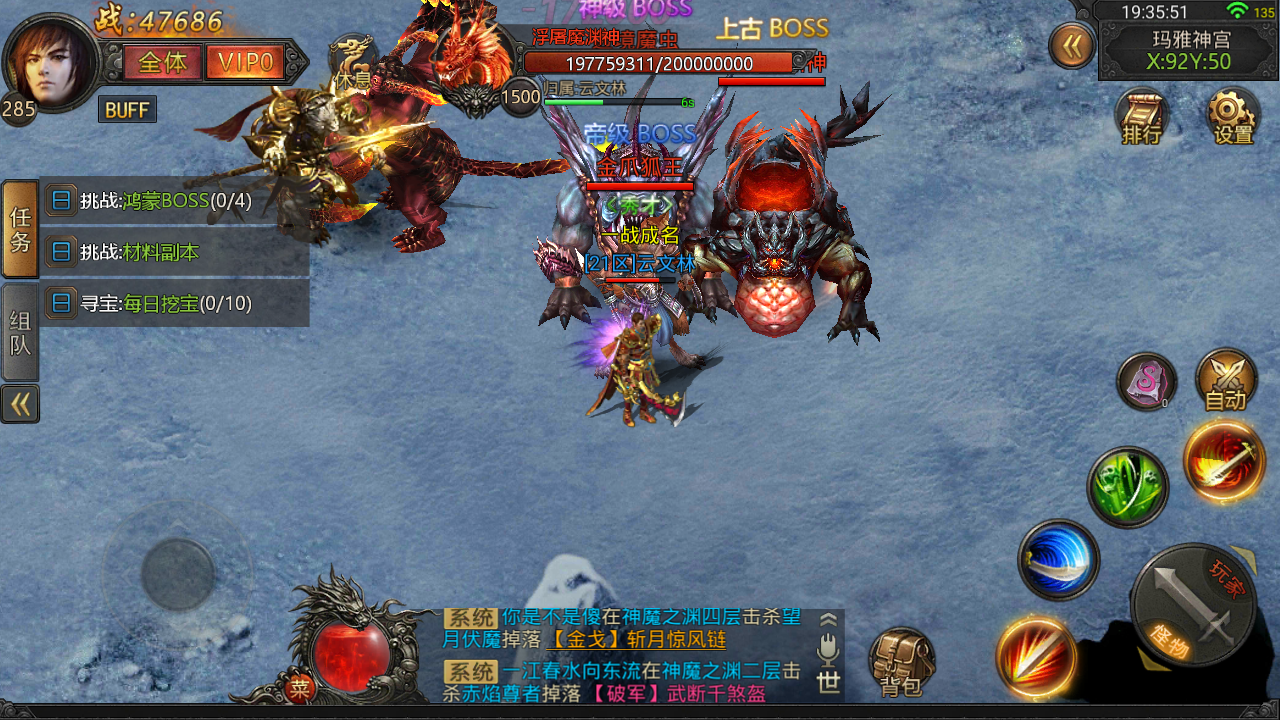1280x720 pixels.
Task: Open the 排行 ranking board
Action: pyautogui.click(x=1142, y=117)
